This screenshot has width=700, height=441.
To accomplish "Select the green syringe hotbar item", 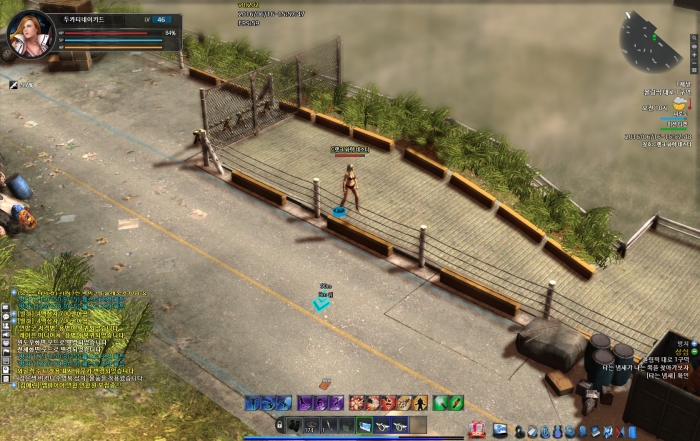I will [455, 403].
